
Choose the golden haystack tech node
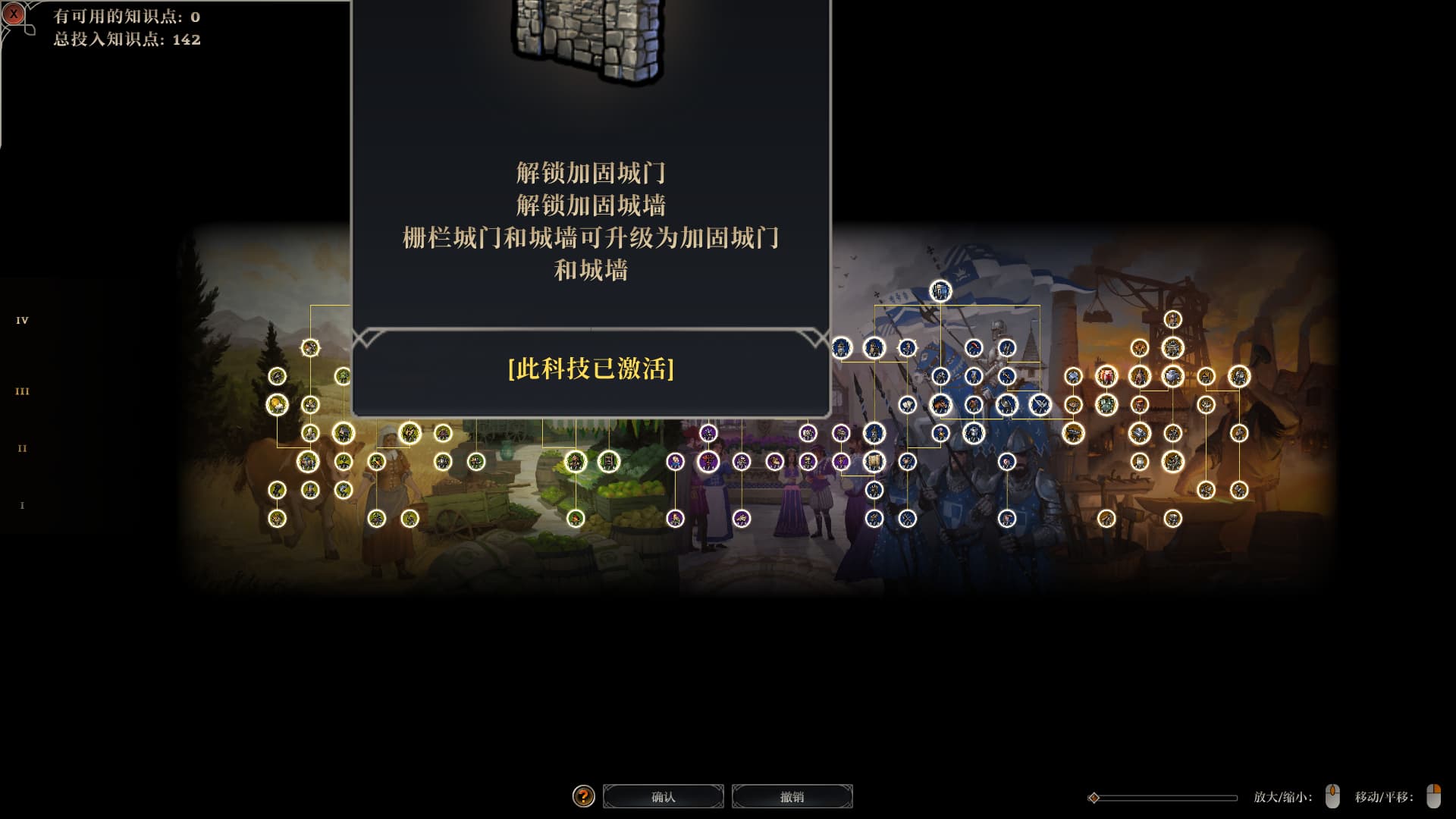click(x=277, y=405)
